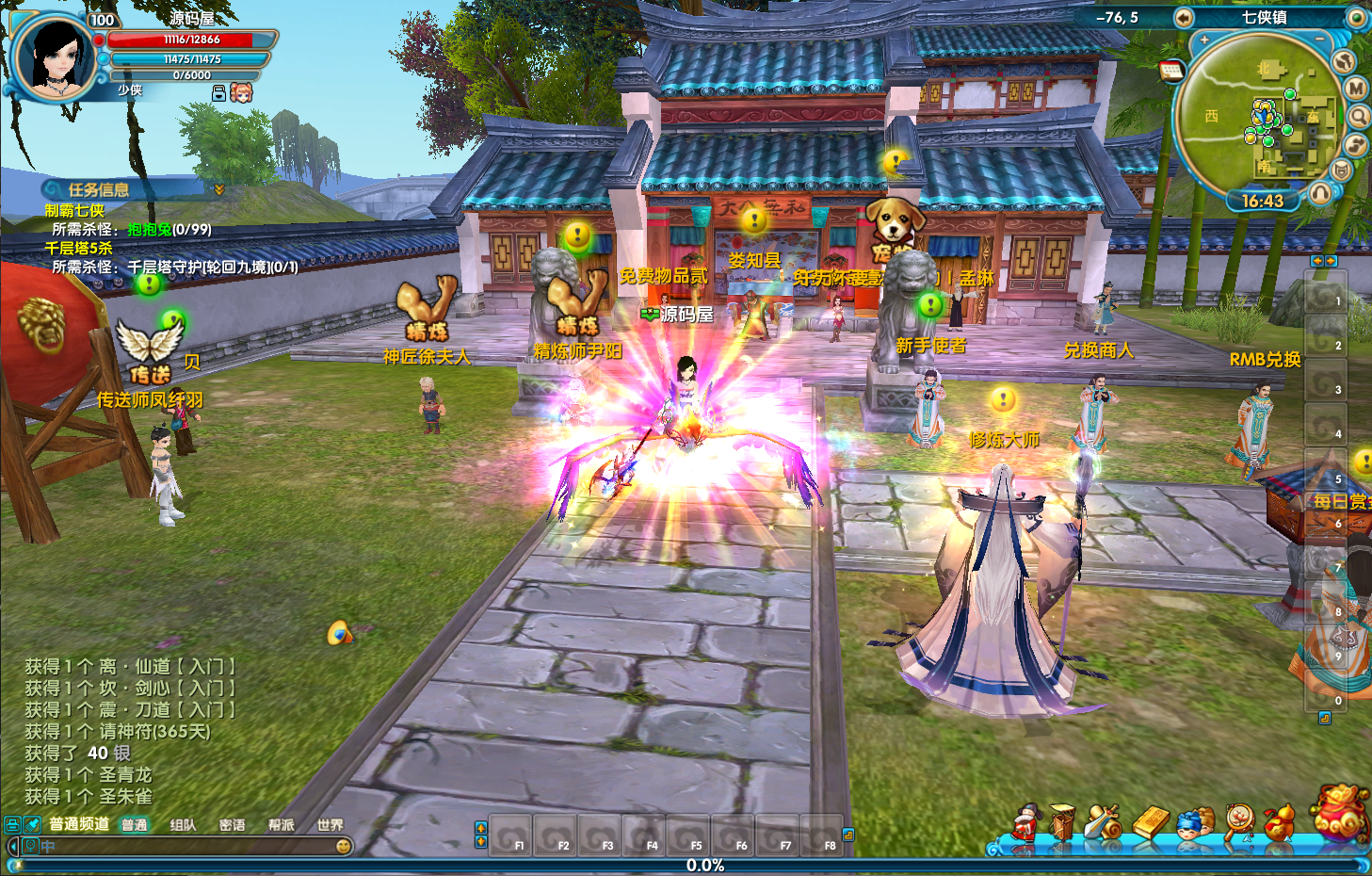
Task: Open the world map with the M button
Action: (x=1356, y=89)
